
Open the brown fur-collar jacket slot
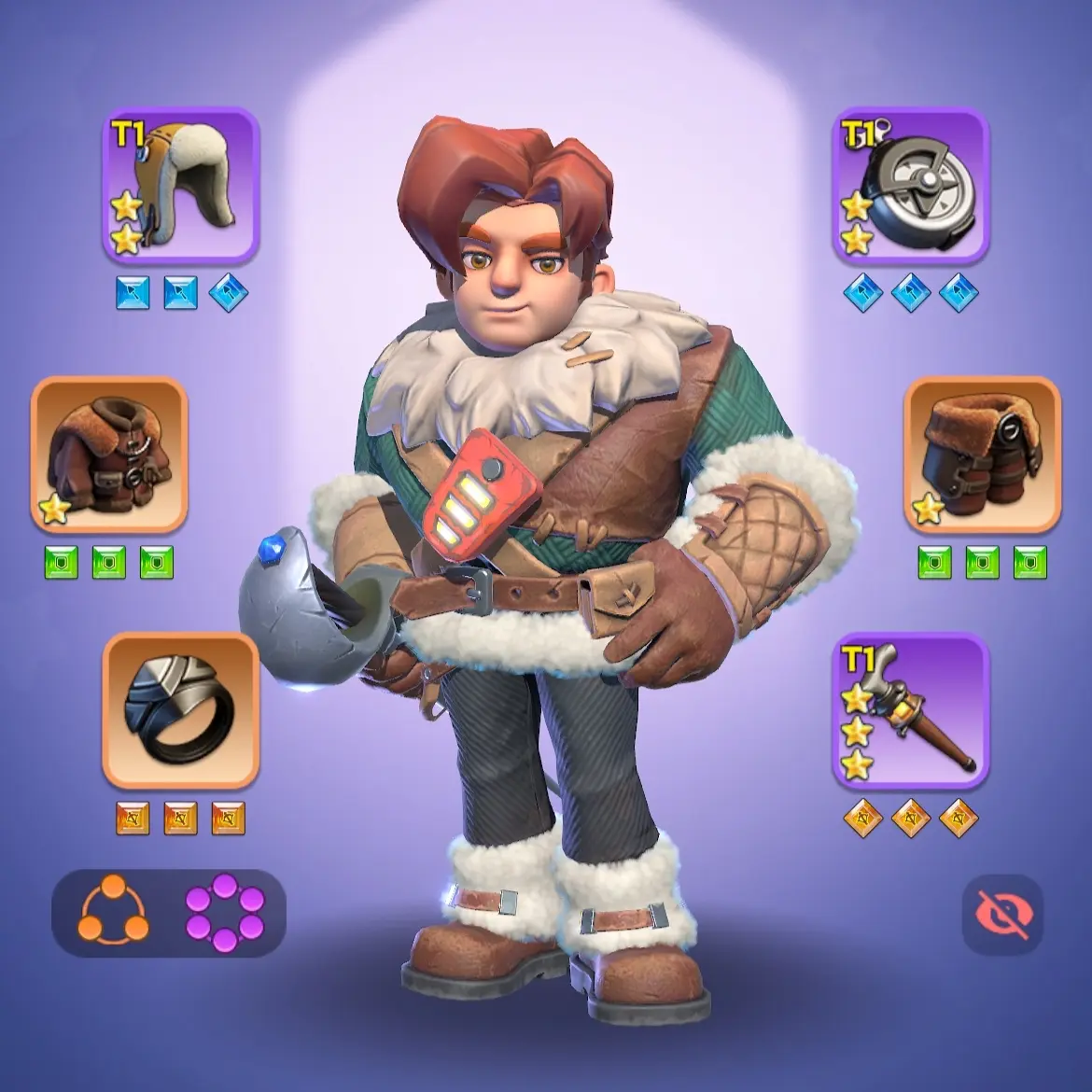[x=109, y=455]
